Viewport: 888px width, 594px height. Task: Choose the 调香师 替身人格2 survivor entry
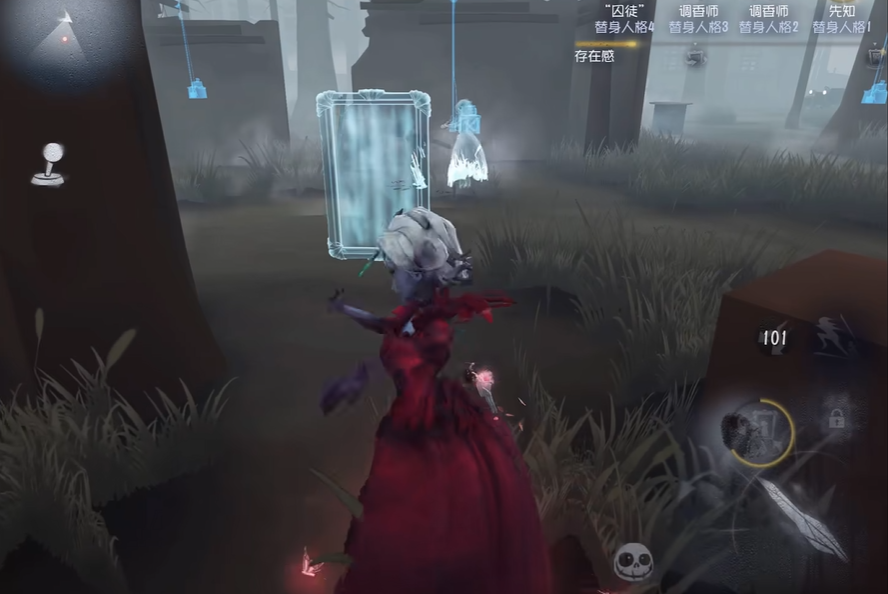point(768,19)
